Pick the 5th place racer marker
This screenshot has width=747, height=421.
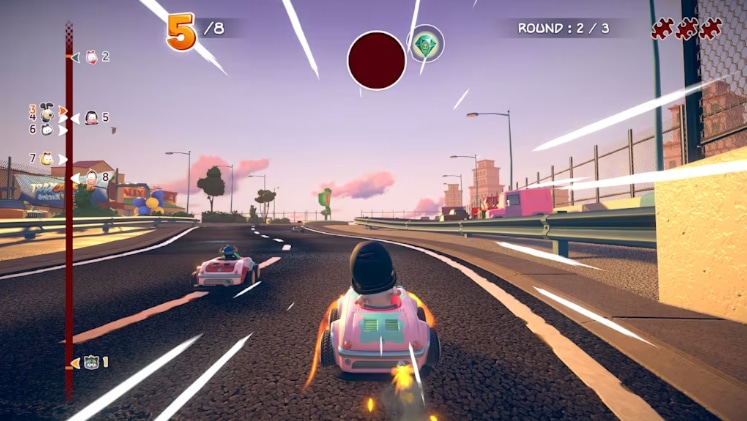coord(91,118)
